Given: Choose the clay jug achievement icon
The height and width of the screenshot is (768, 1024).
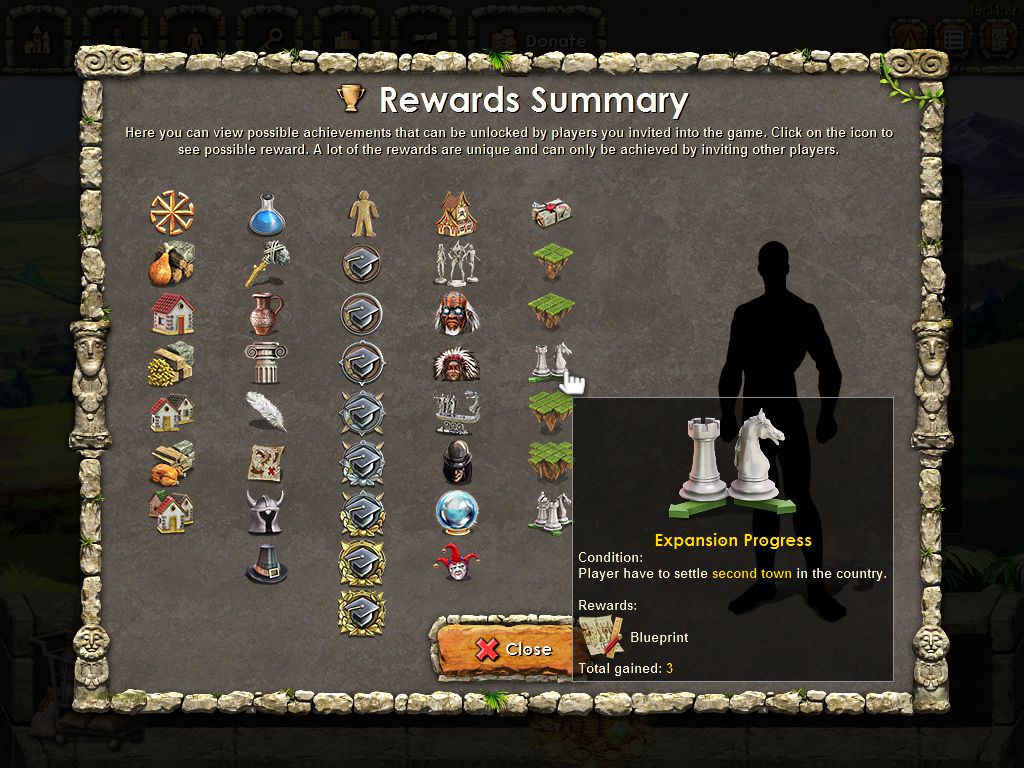Looking at the screenshot, I should click(x=266, y=313).
